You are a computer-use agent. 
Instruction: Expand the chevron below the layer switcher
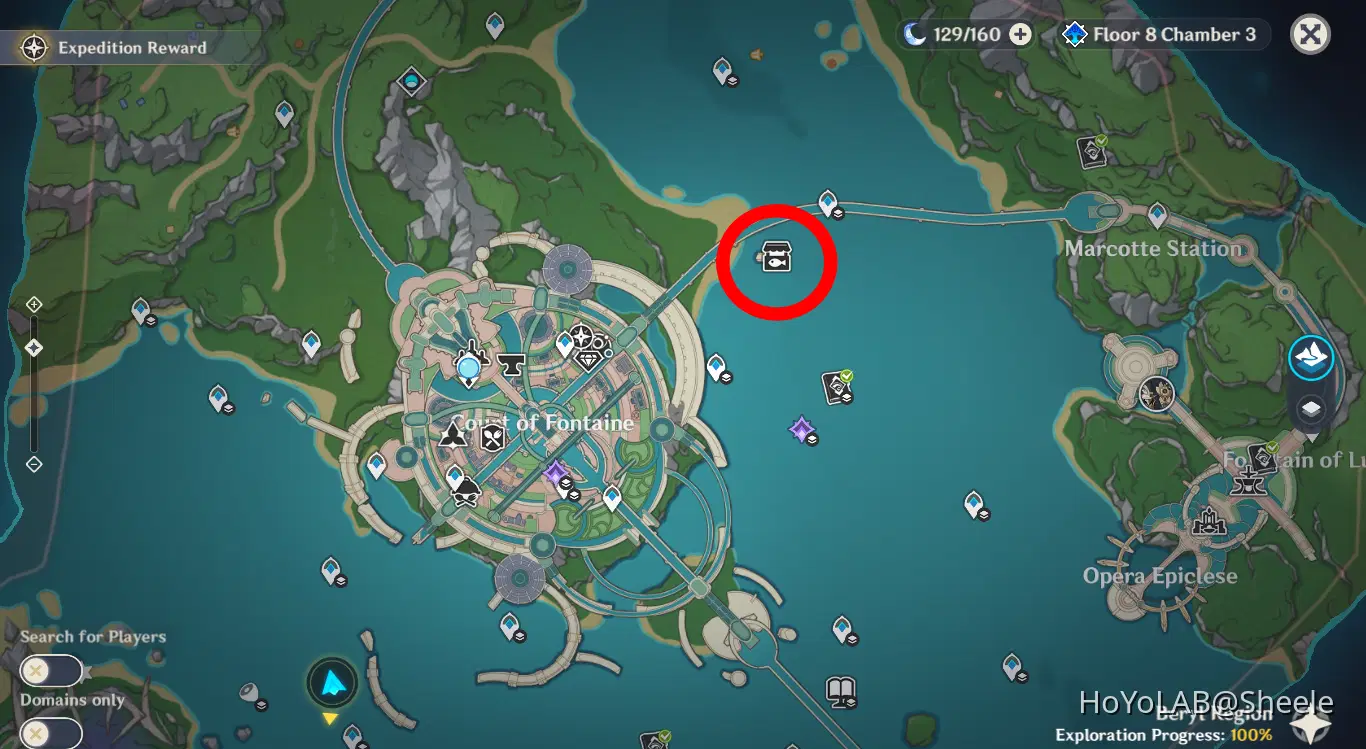click(x=1313, y=437)
